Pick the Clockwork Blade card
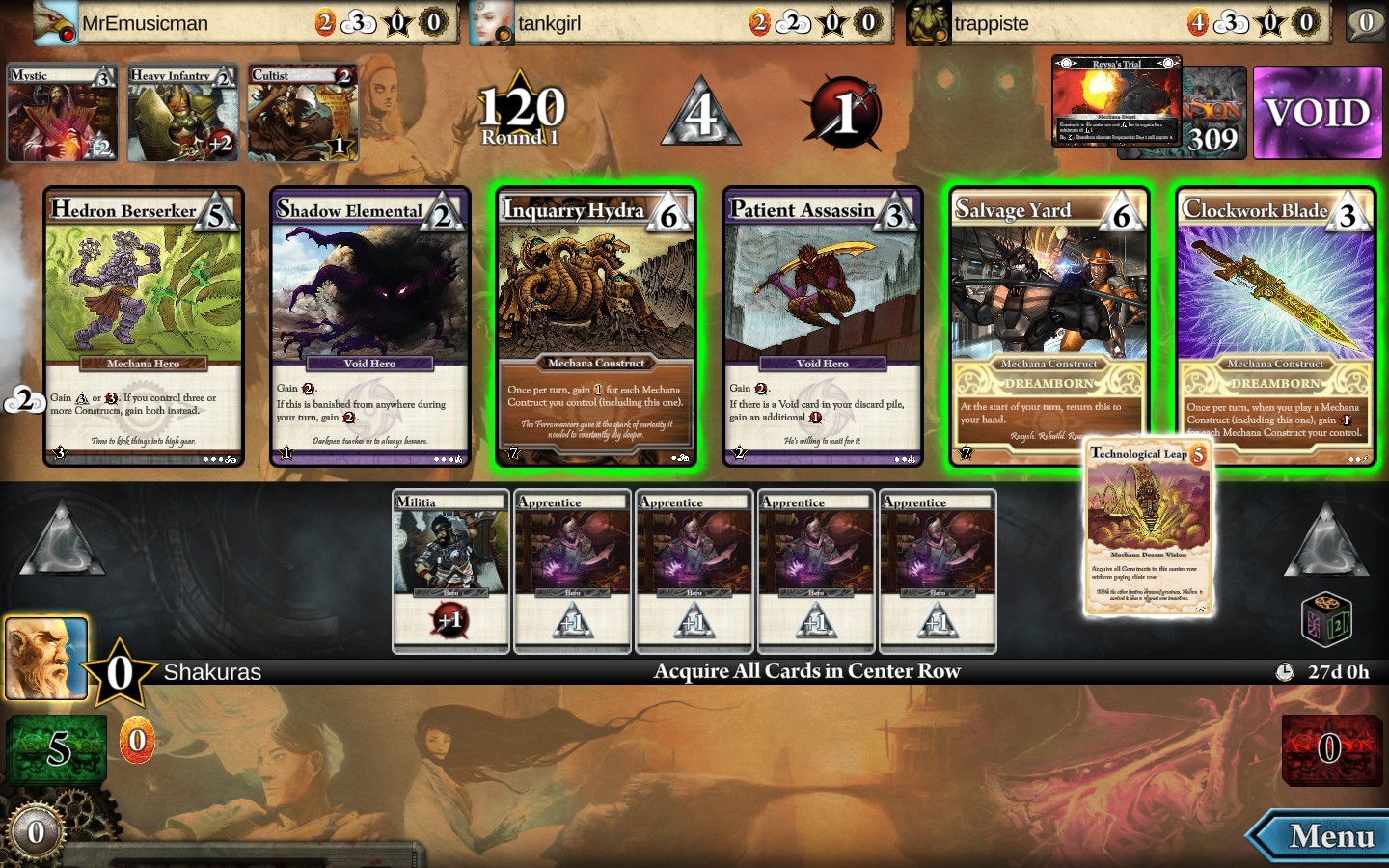Screen dimensions: 1389x868 pos(1275,326)
